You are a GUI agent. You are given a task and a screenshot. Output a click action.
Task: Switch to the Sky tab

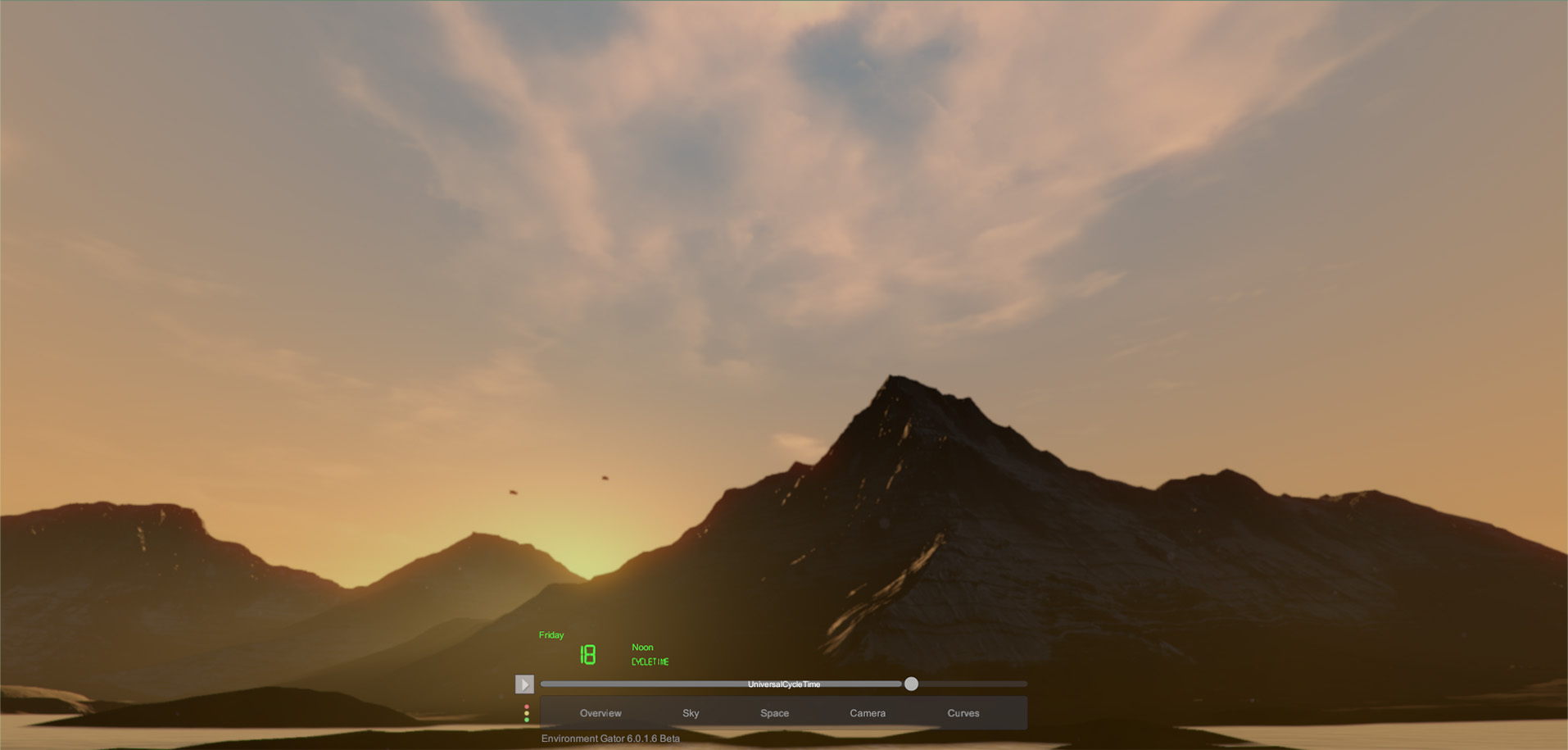pyautogui.click(x=691, y=713)
